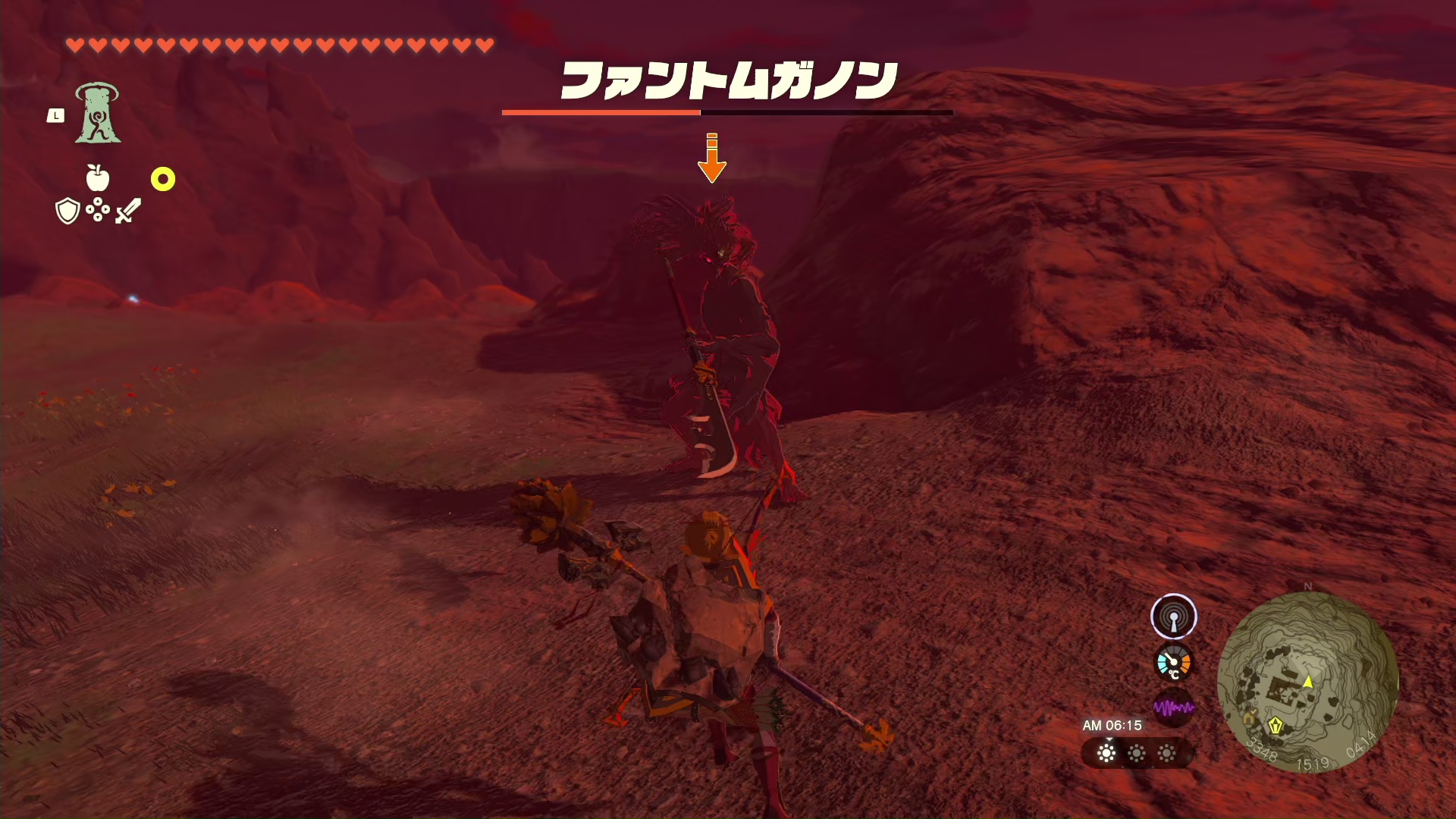Check the temperature gauge icon
Screen dimensions: 1456x819
pyautogui.click(x=1173, y=663)
